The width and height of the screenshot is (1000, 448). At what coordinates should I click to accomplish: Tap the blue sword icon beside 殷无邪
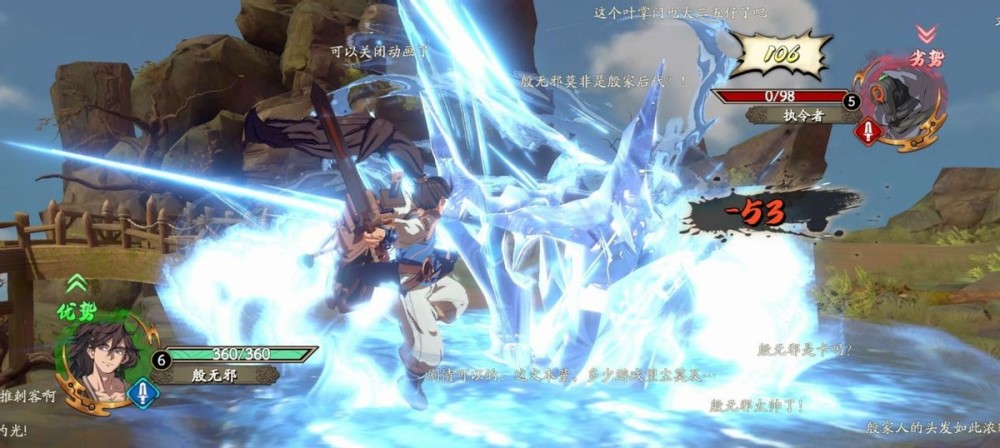[x=143, y=391]
